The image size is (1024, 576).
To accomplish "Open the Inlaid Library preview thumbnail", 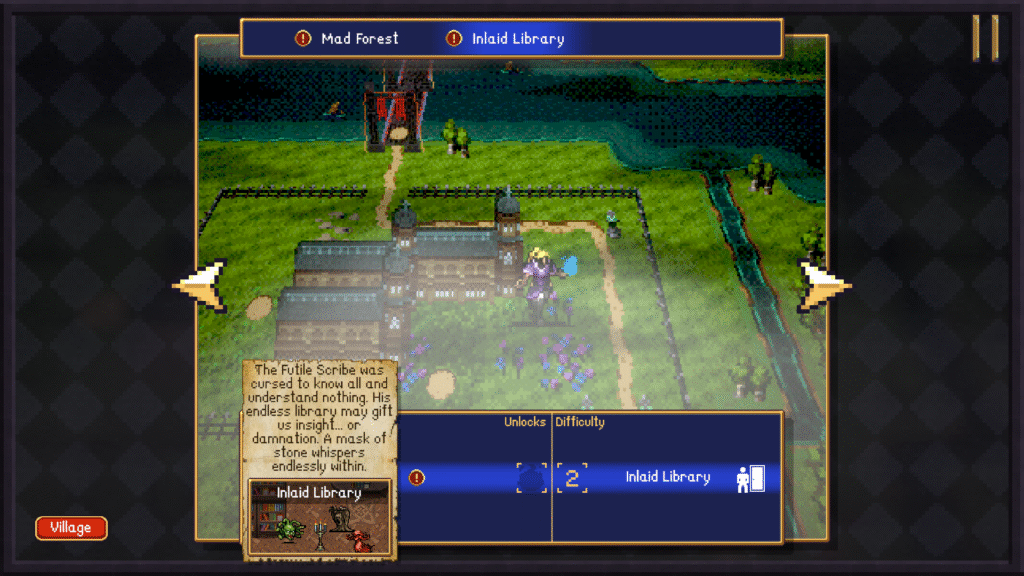I will pyautogui.click(x=319, y=516).
